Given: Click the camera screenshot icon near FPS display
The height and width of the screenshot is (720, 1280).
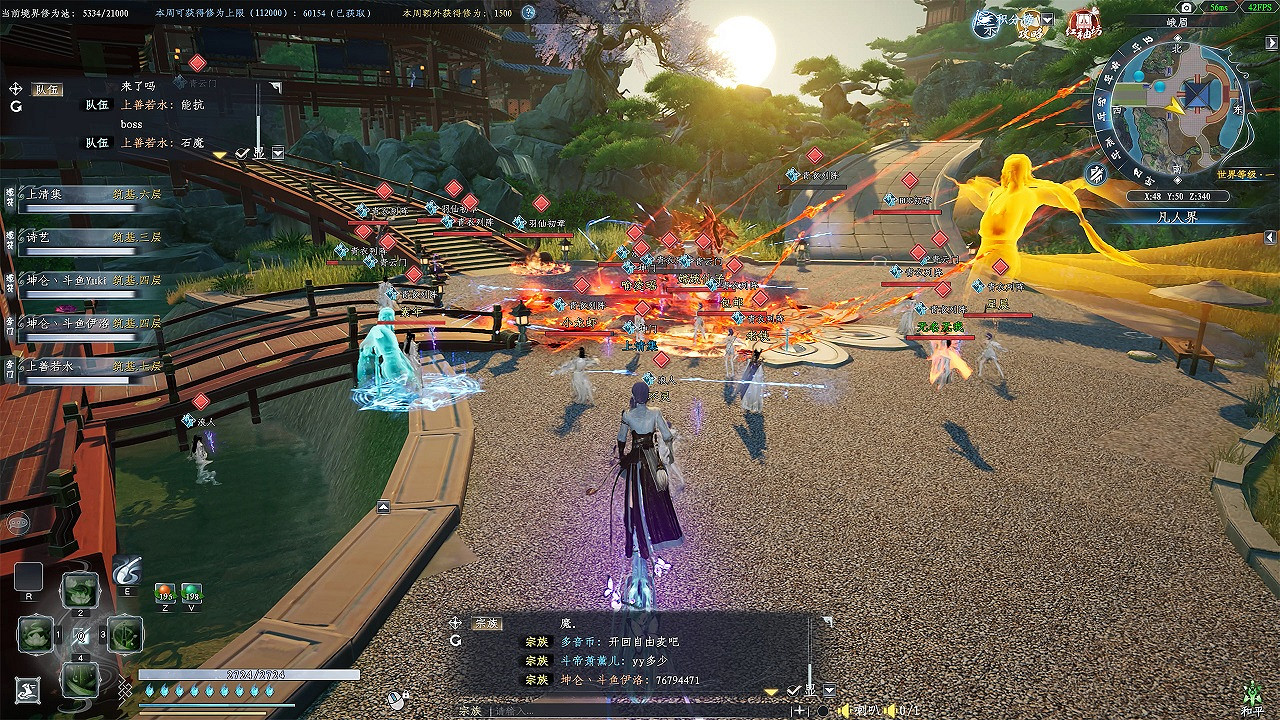Looking at the screenshot, I should click(1186, 7).
